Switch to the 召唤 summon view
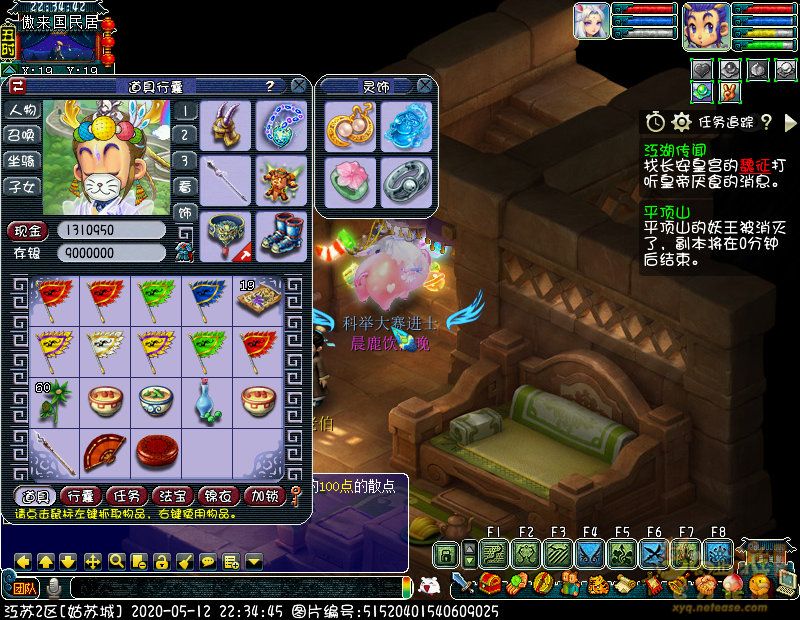 (22, 135)
